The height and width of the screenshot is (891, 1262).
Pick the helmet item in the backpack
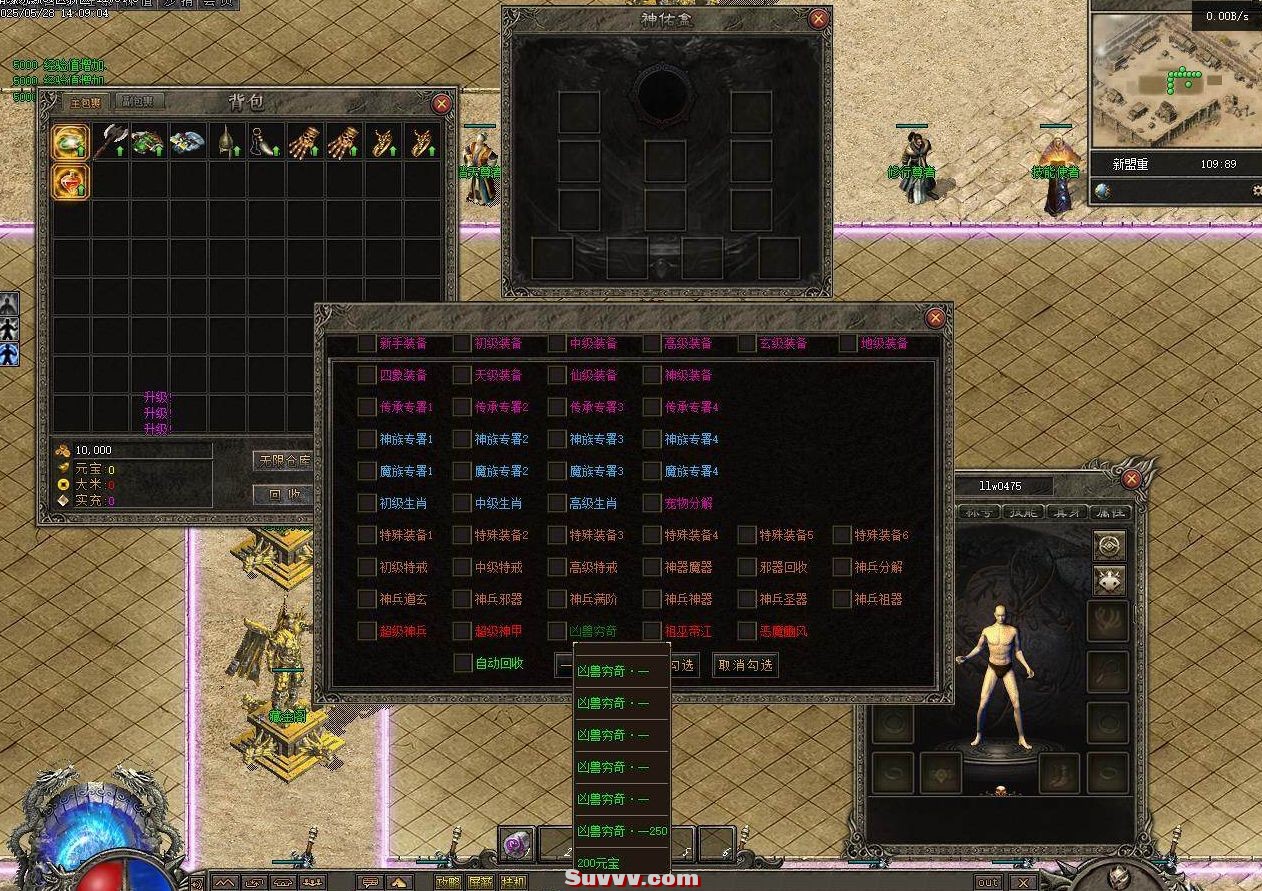point(228,142)
